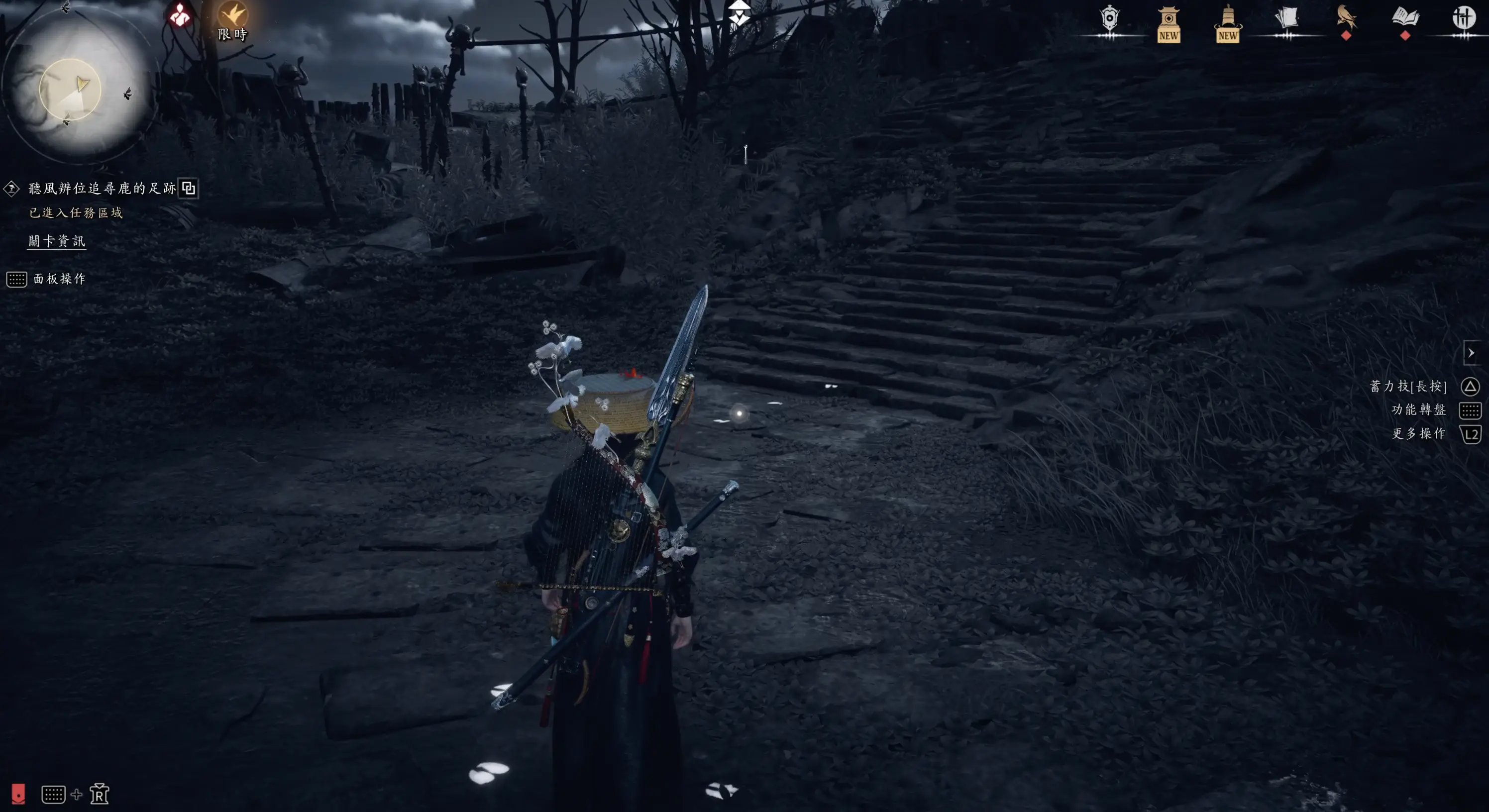The width and height of the screenshot is (1489, 812).
Task: Open the 限時 limited-time crane event
Action: (x=232, y=19)
